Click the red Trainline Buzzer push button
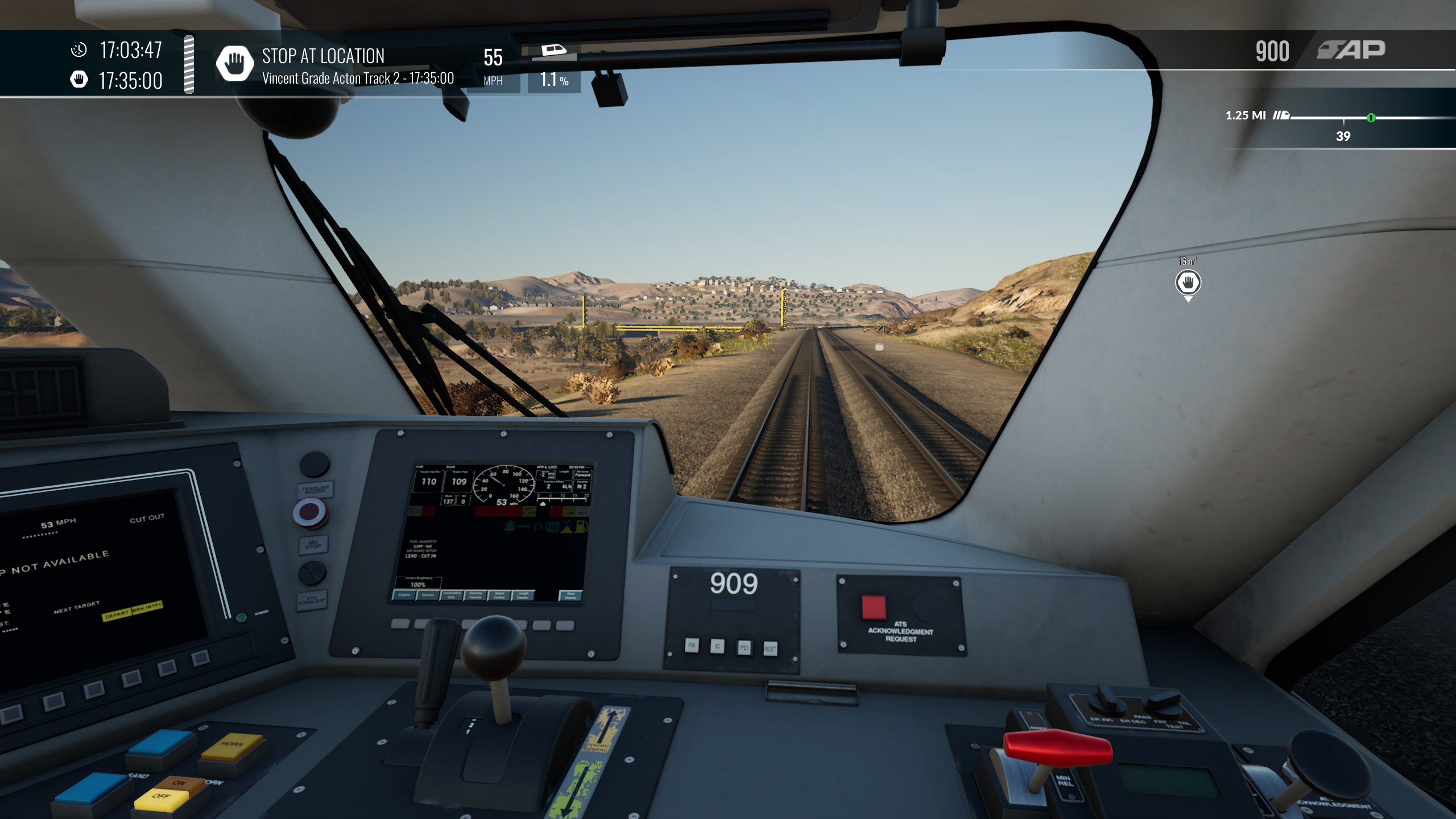The width and height of the screenshot is (1456, 819). [x=310, y=511]
